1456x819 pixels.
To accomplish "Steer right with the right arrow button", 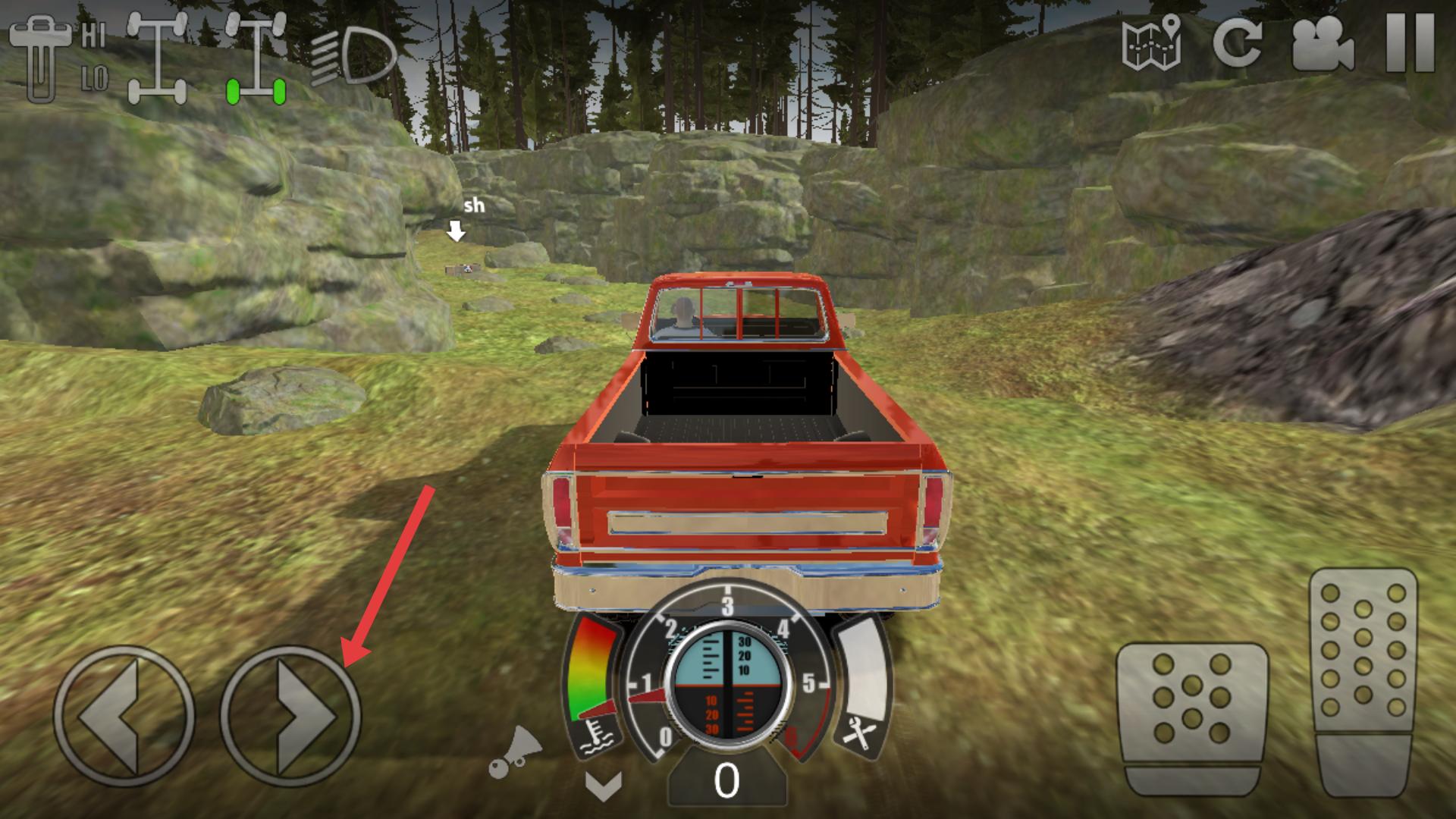I will pos(290,716).
